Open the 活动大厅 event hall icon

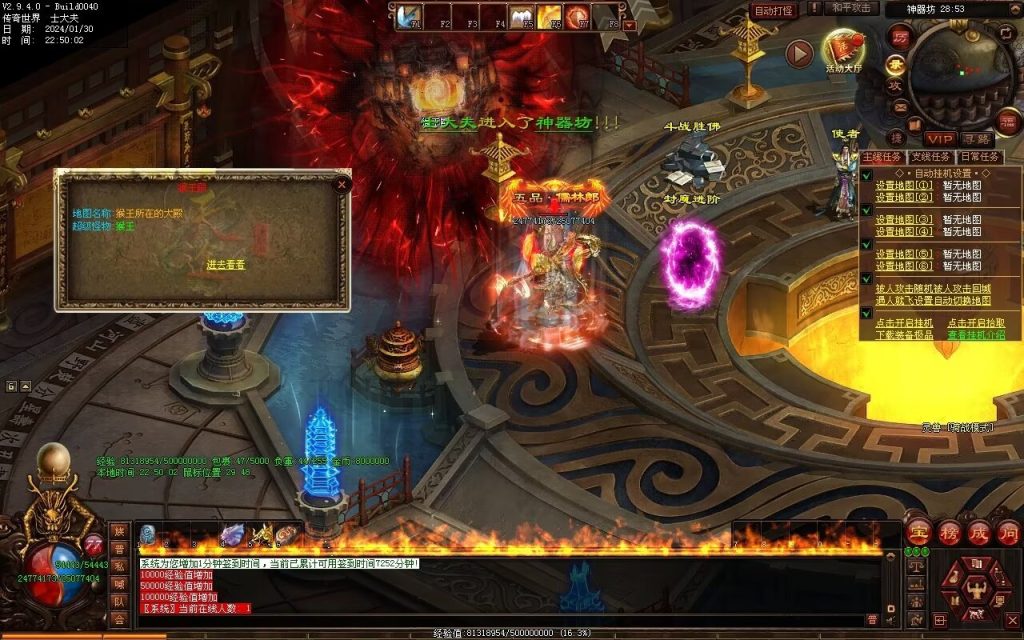843,52
